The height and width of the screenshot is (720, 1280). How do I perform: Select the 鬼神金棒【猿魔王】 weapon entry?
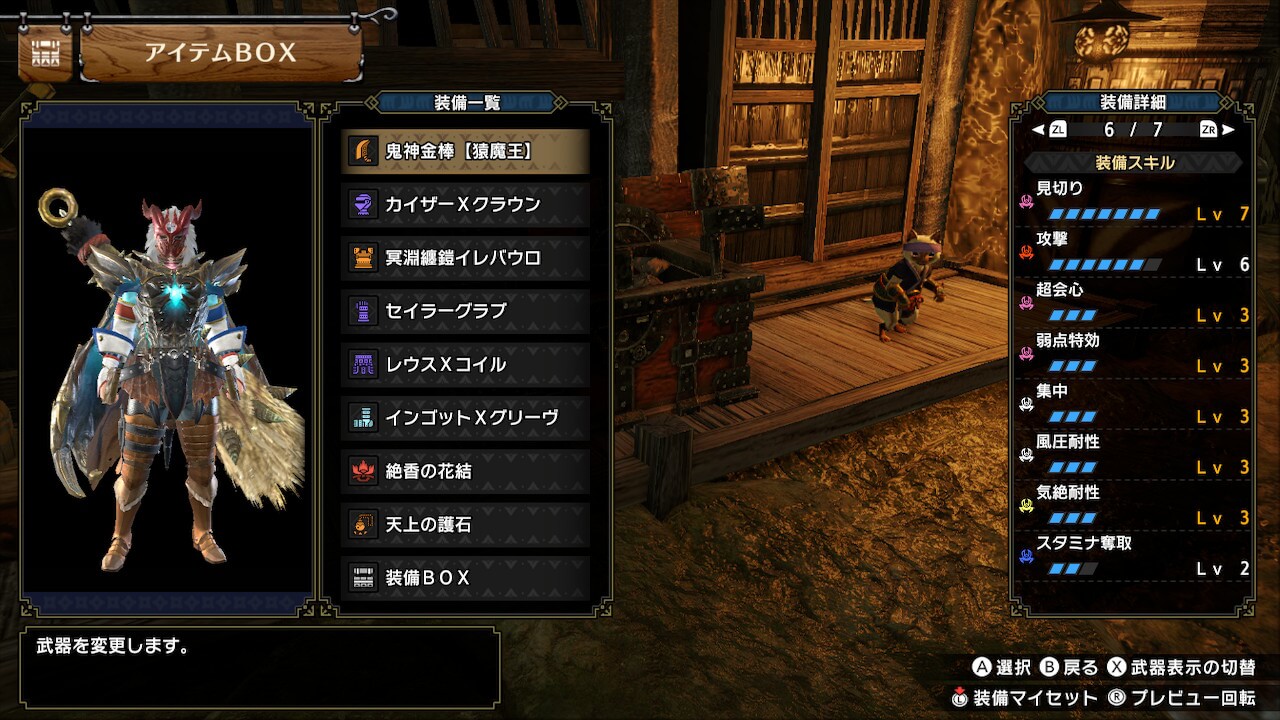[465, 151]
